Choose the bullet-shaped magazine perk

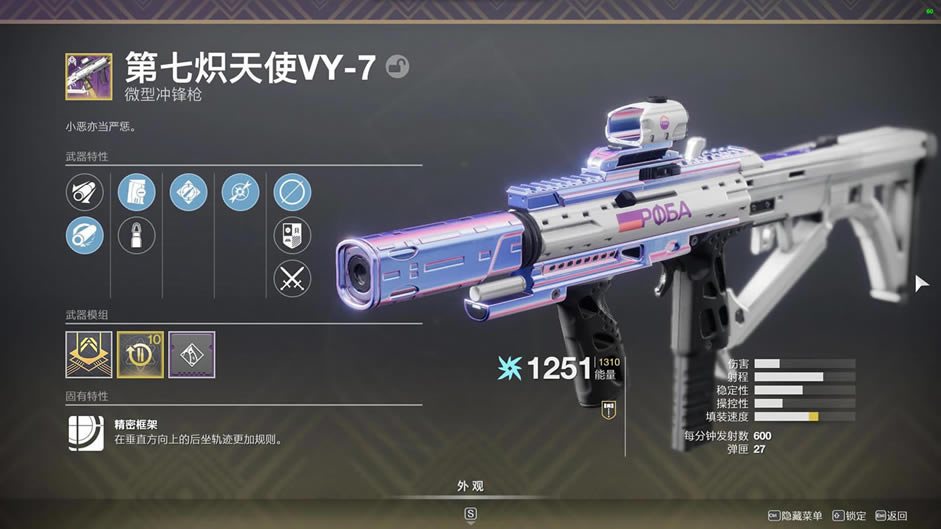pos(136,236)
